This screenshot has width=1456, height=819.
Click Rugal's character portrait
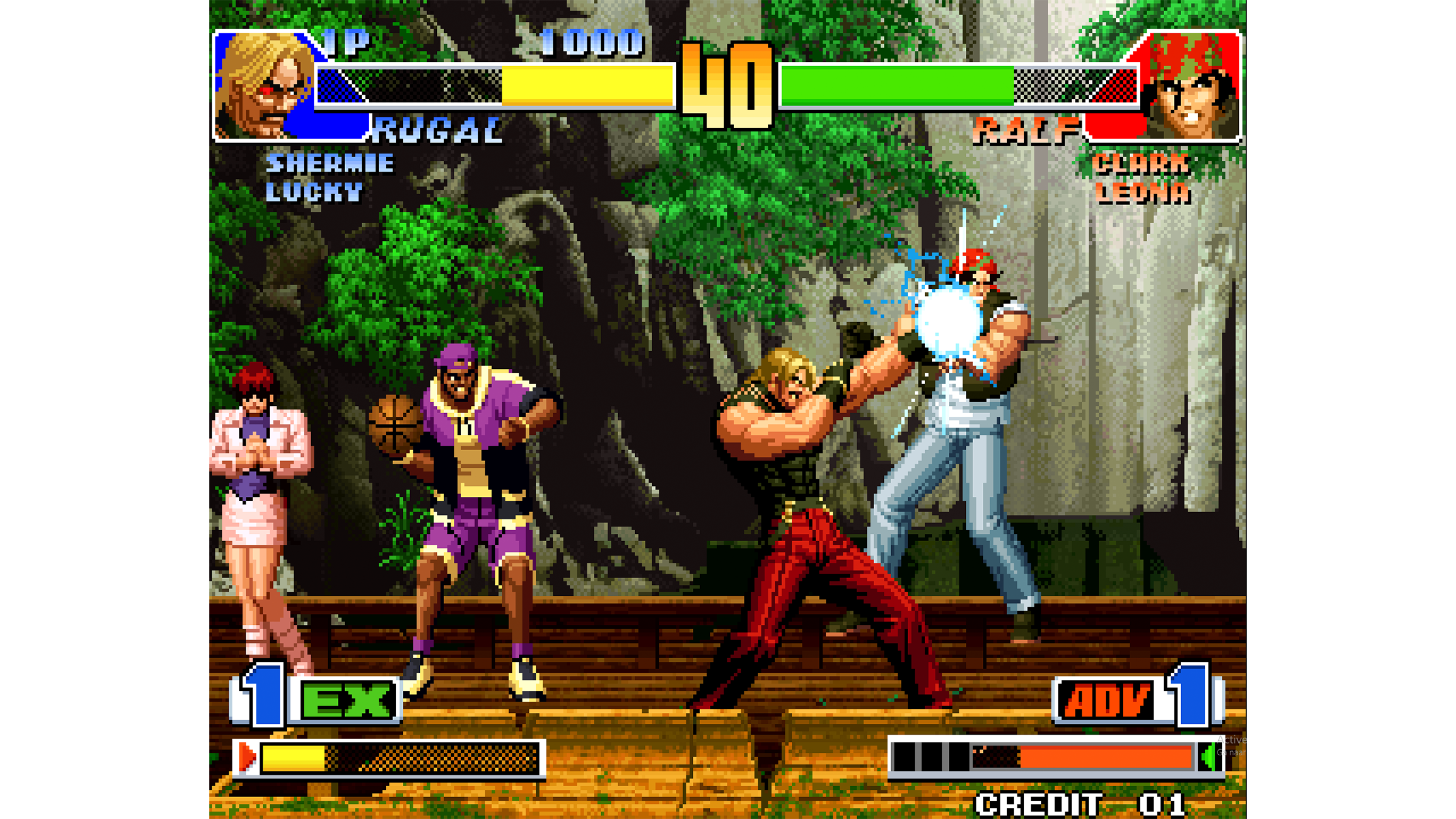(265, 86)
